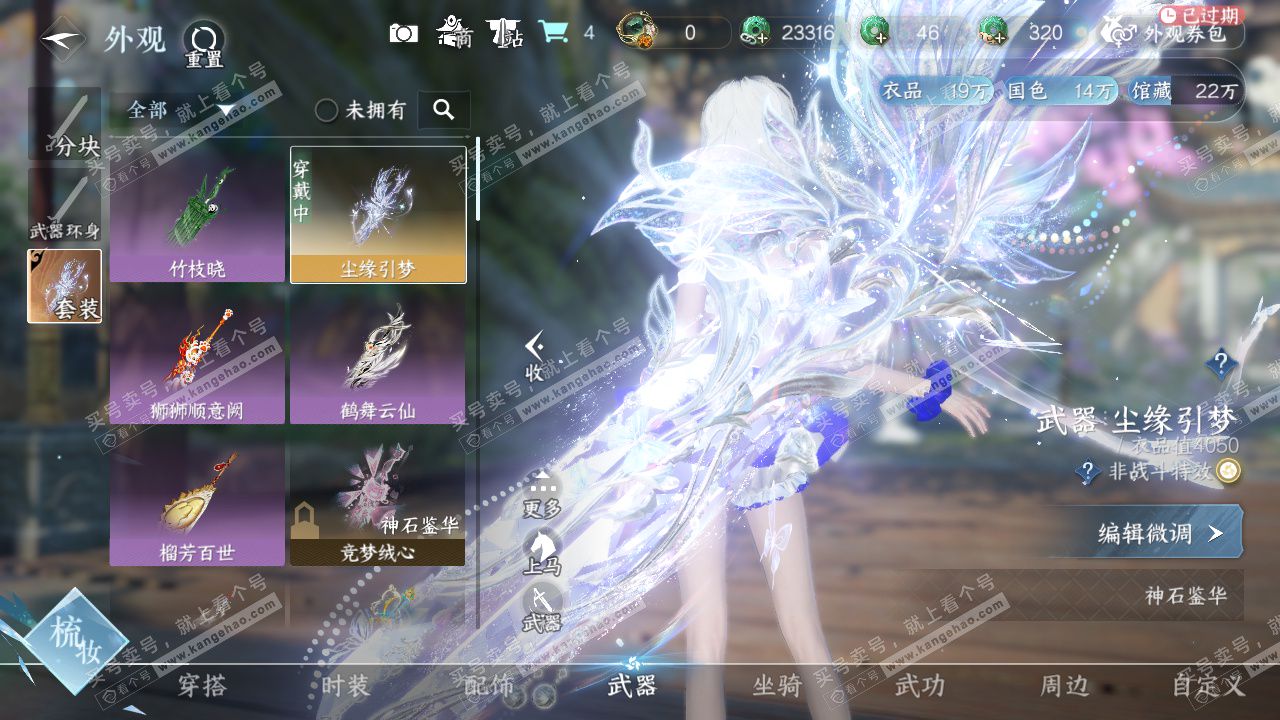Choose the 鹤舞云仙 weapon skin
This screenshot has height=720, width=1280.
click(x=378, y=355)
